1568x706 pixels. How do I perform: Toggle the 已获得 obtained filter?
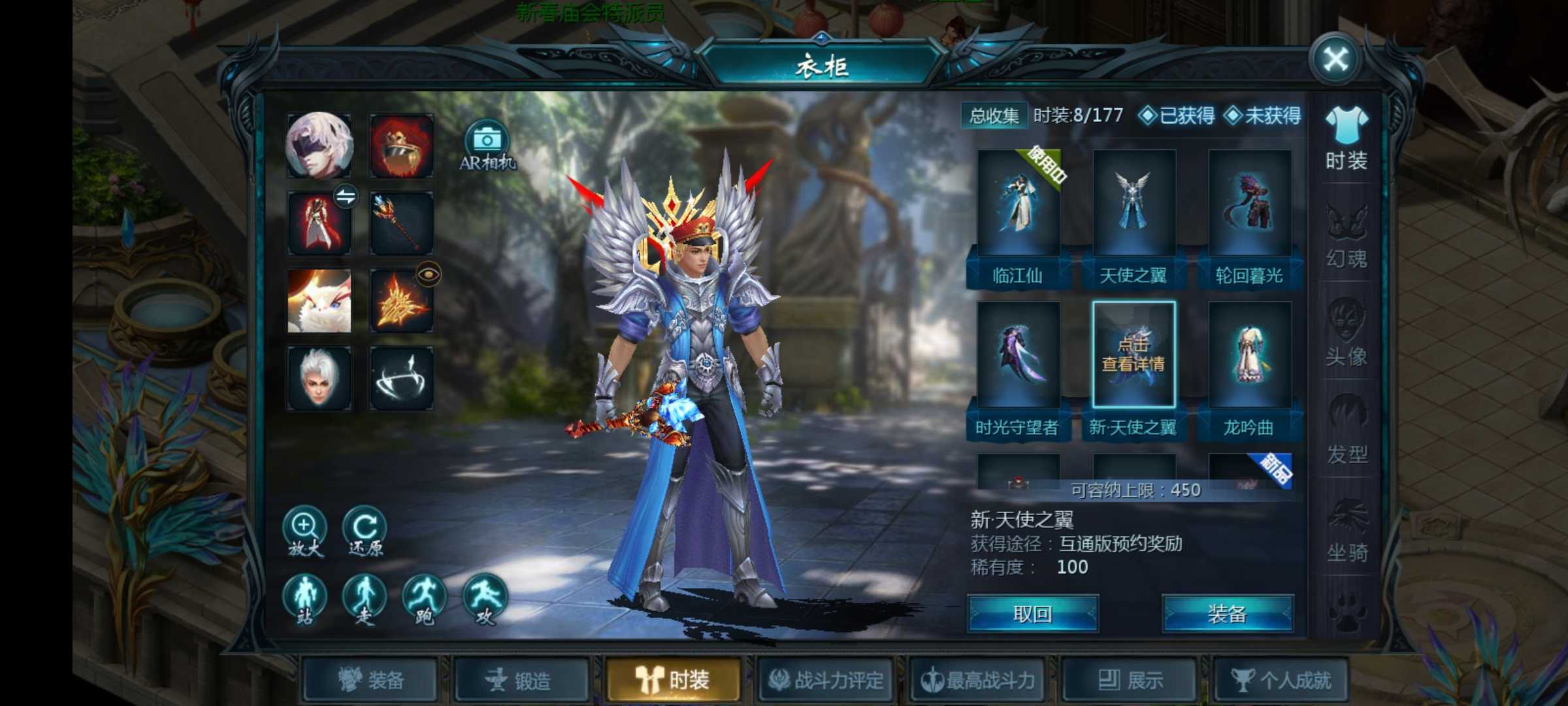(x=1177, y=116)
